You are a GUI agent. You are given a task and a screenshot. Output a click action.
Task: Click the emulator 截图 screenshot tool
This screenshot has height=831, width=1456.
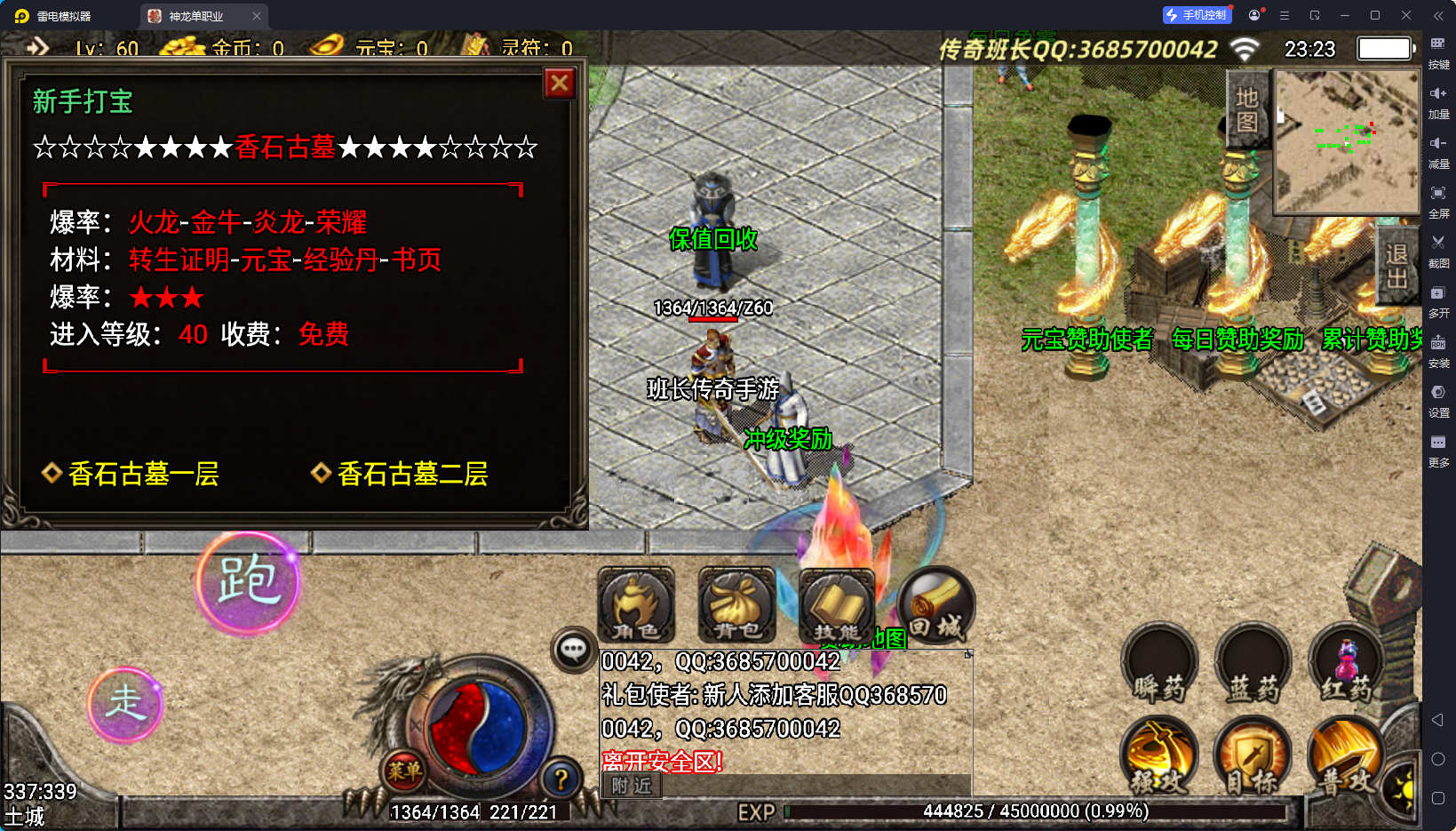tap(1438, 249)
